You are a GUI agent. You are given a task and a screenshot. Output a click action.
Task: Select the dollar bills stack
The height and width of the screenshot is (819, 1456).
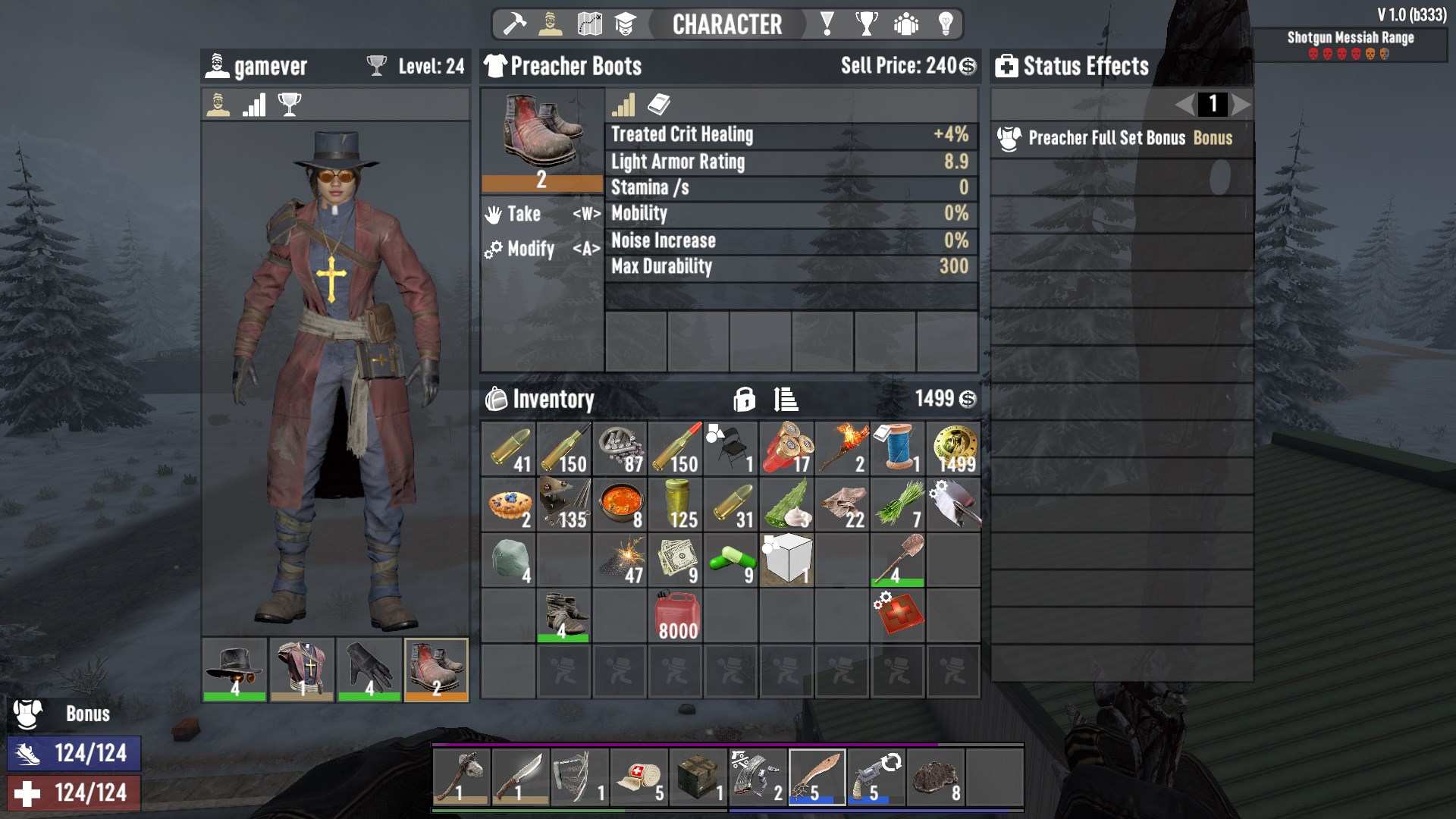tap(676, 560)
